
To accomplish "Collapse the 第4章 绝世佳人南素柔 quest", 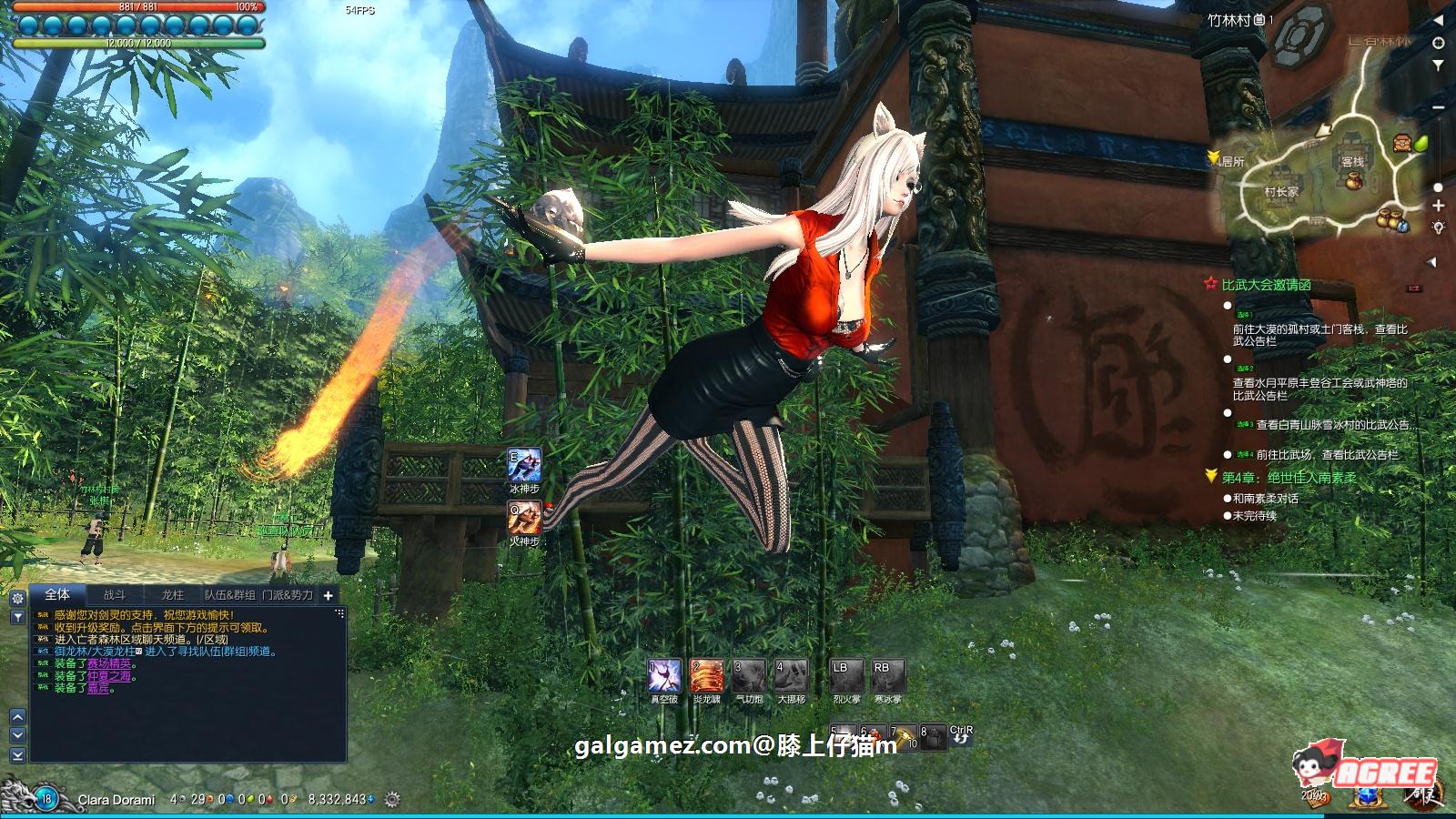I will (x=1211, y=475).
